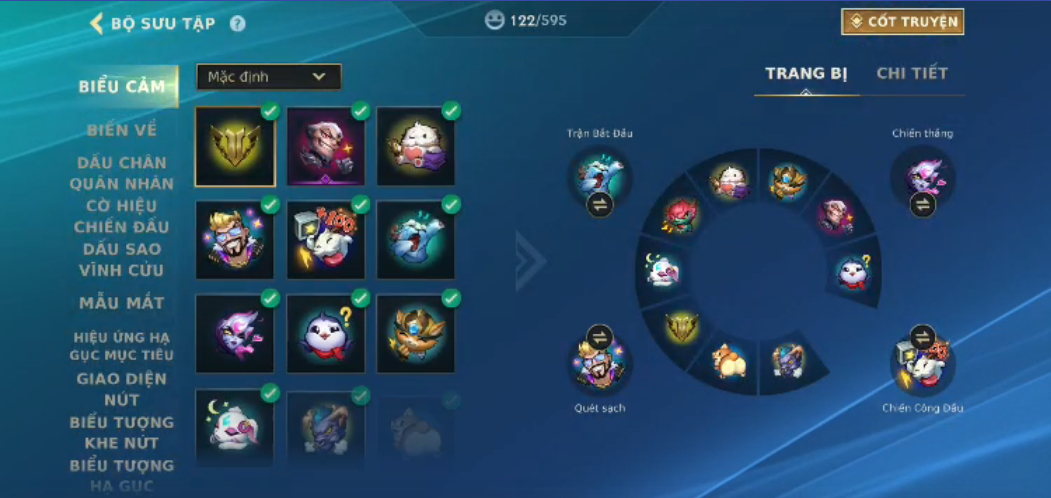Open the Biến Về category
This screenshot has width=1051, height=498.
tap(122, 130)
